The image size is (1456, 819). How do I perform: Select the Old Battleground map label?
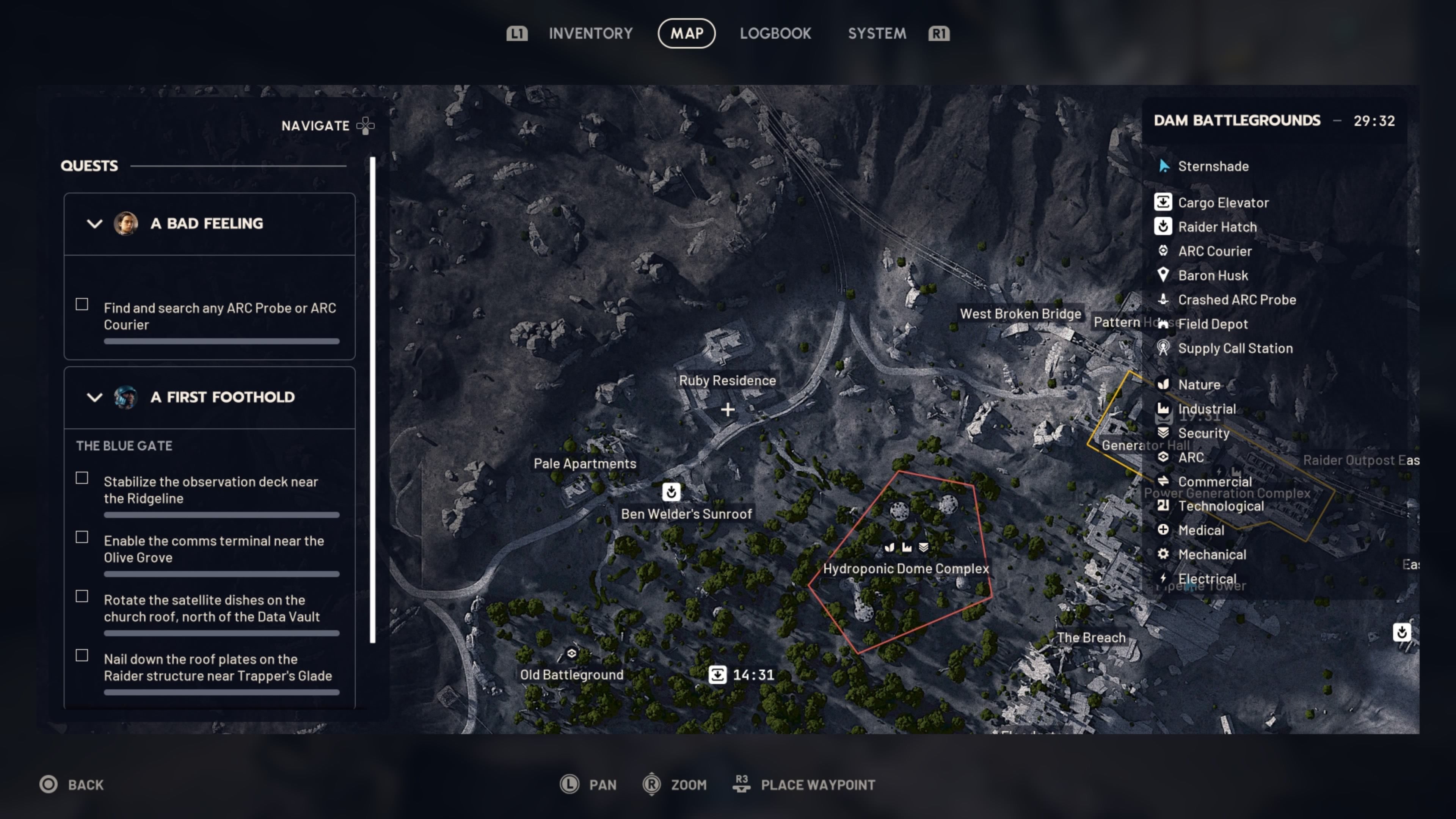pos(571,674)
